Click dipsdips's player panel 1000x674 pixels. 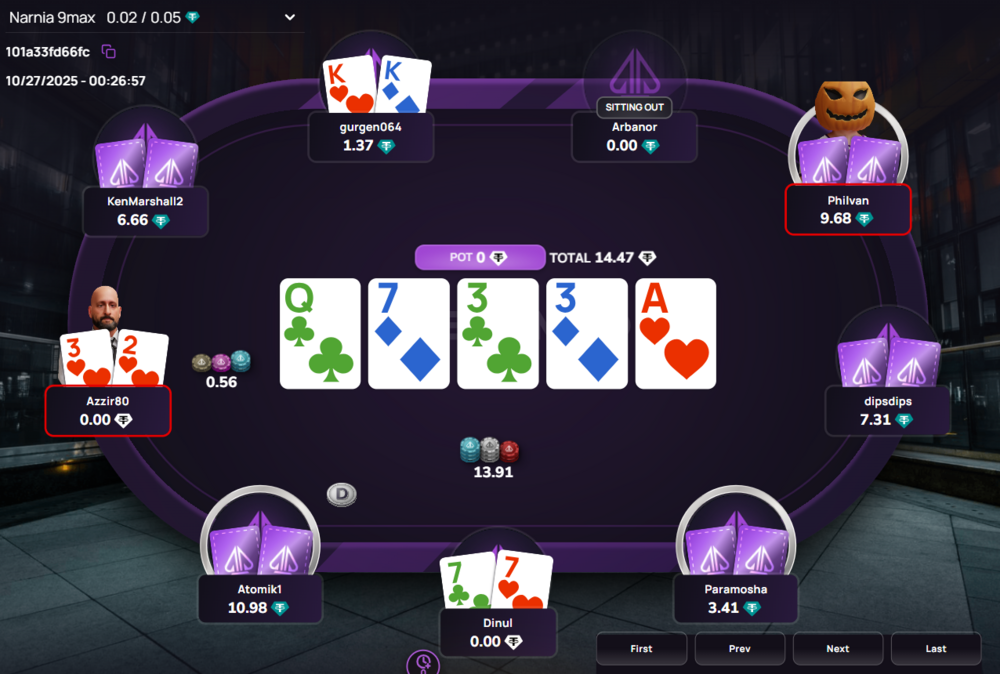(888, 410)
